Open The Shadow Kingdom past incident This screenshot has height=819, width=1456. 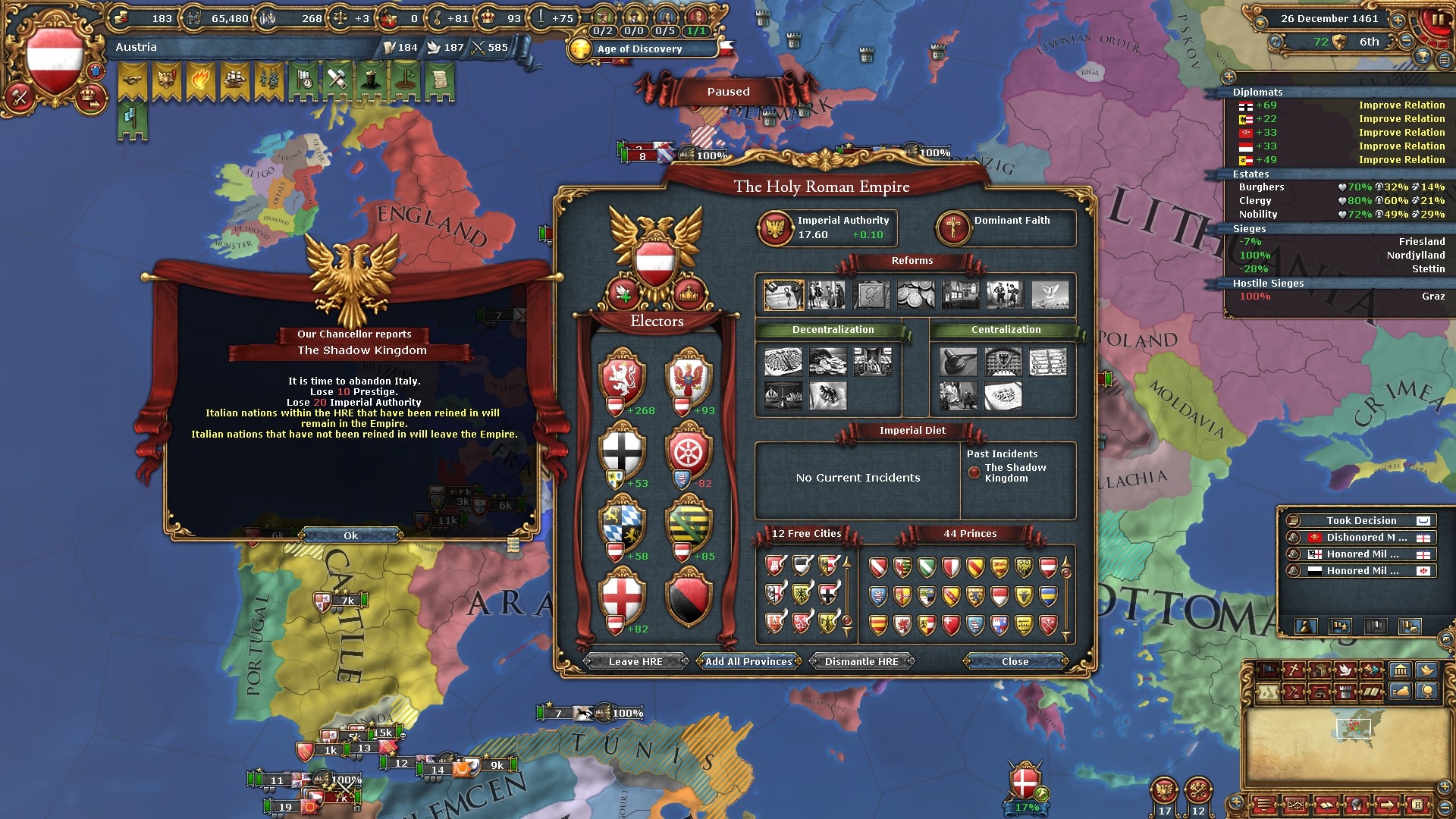coord(1015,473)
